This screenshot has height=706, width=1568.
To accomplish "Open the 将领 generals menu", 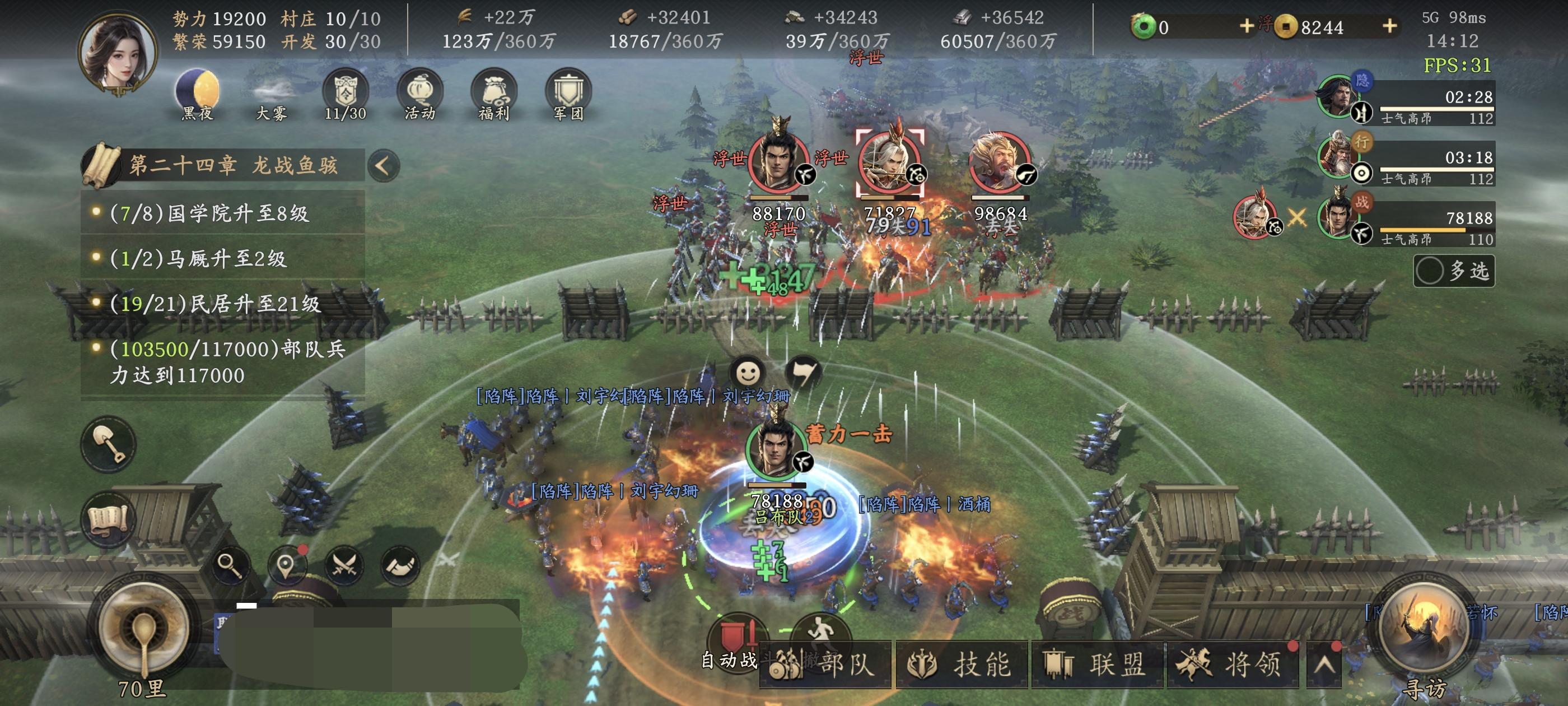I will tap(1232, 665).
